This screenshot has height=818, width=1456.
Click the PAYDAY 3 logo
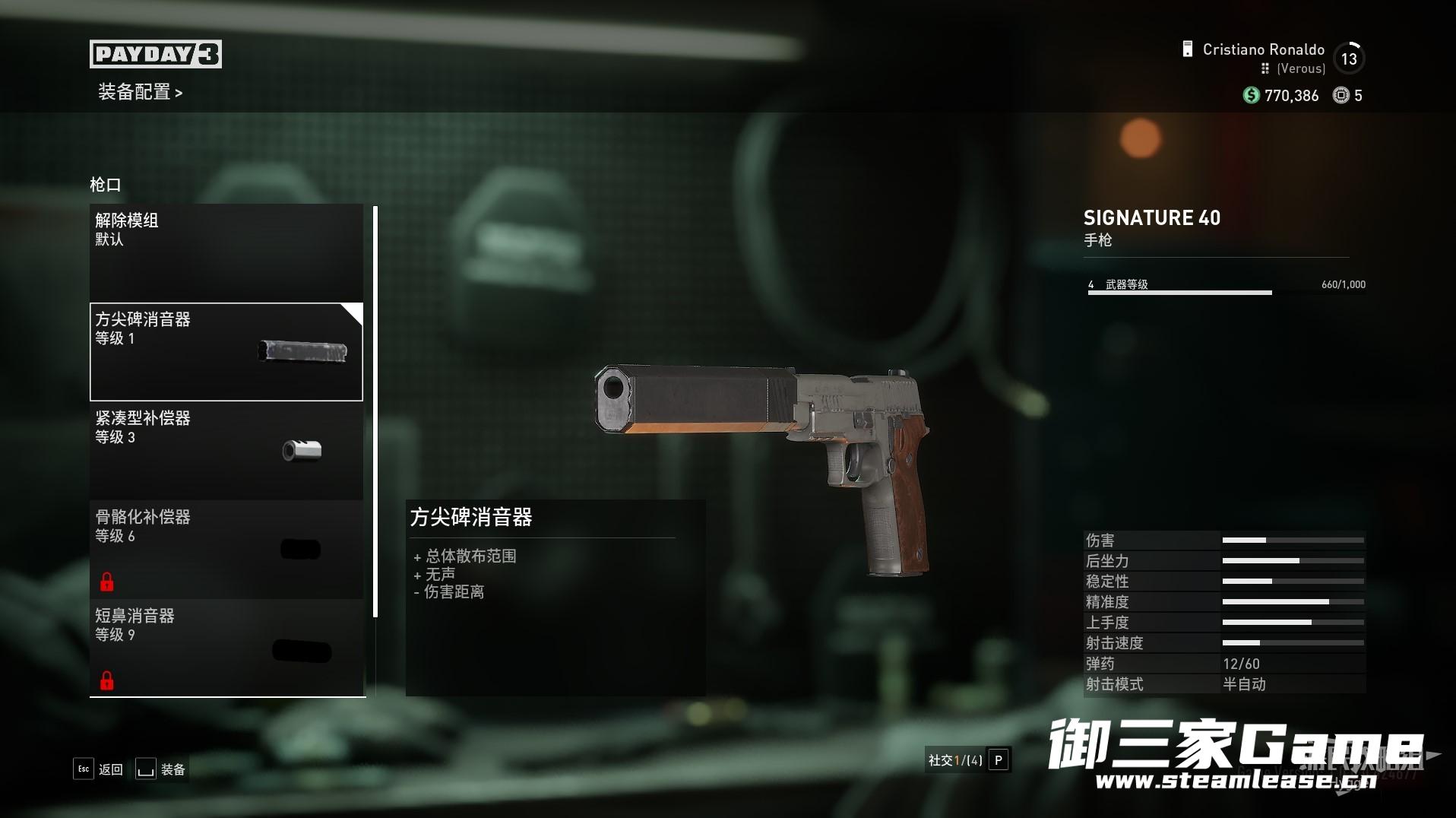156,54
